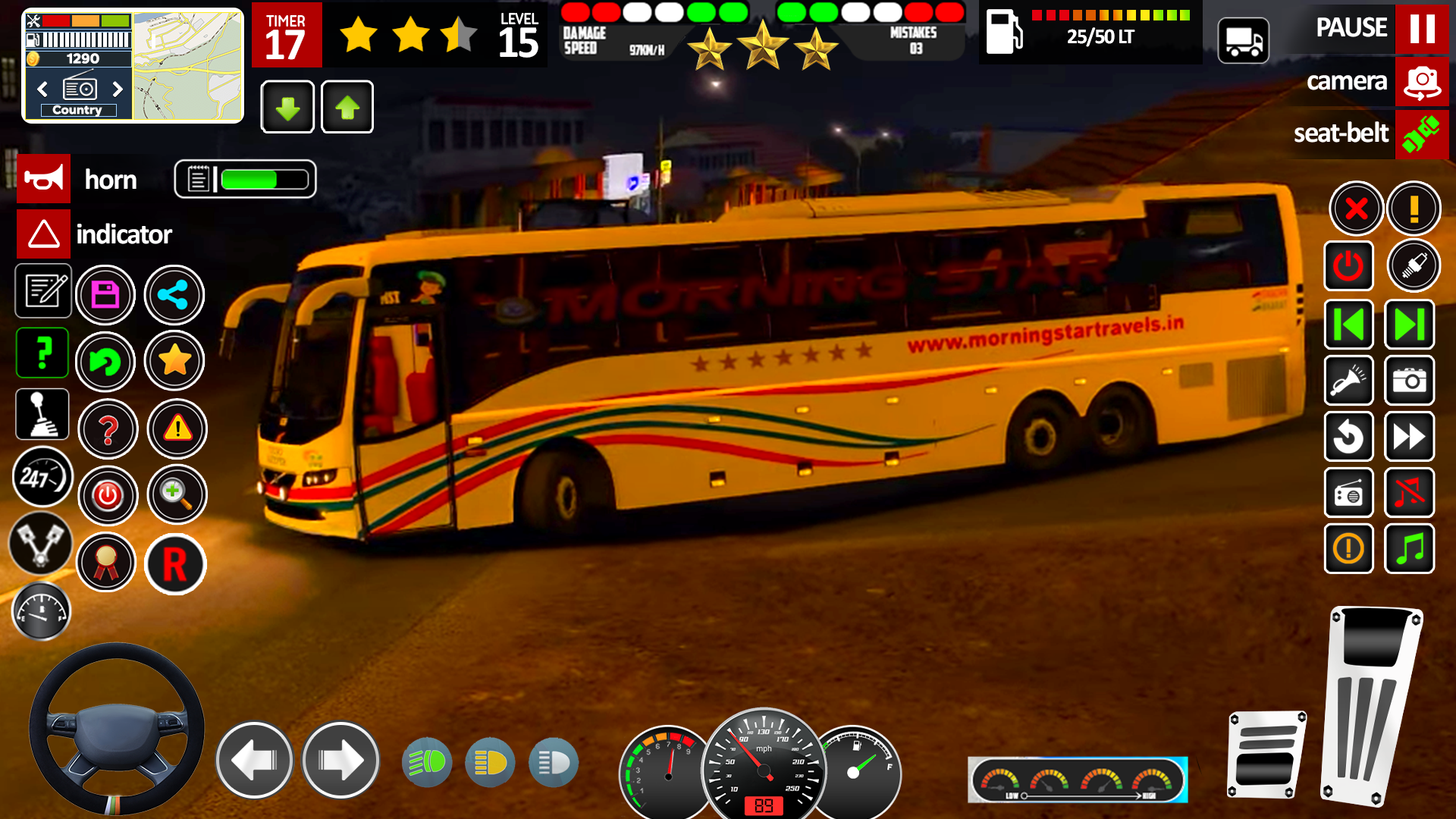Mute music with the crossed note icon

1410,493
